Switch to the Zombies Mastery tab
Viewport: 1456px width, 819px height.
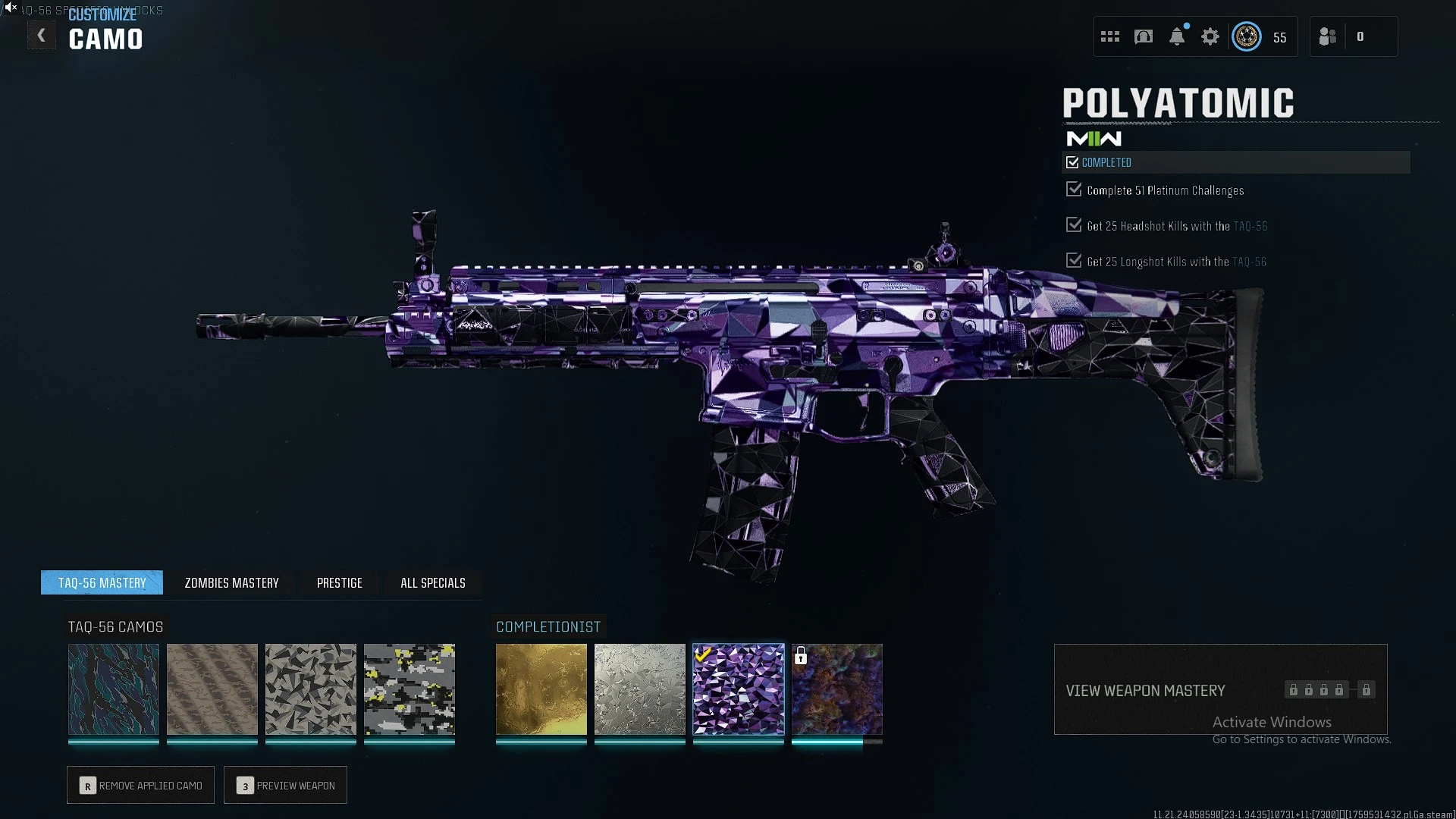click(x=231, y=583)
